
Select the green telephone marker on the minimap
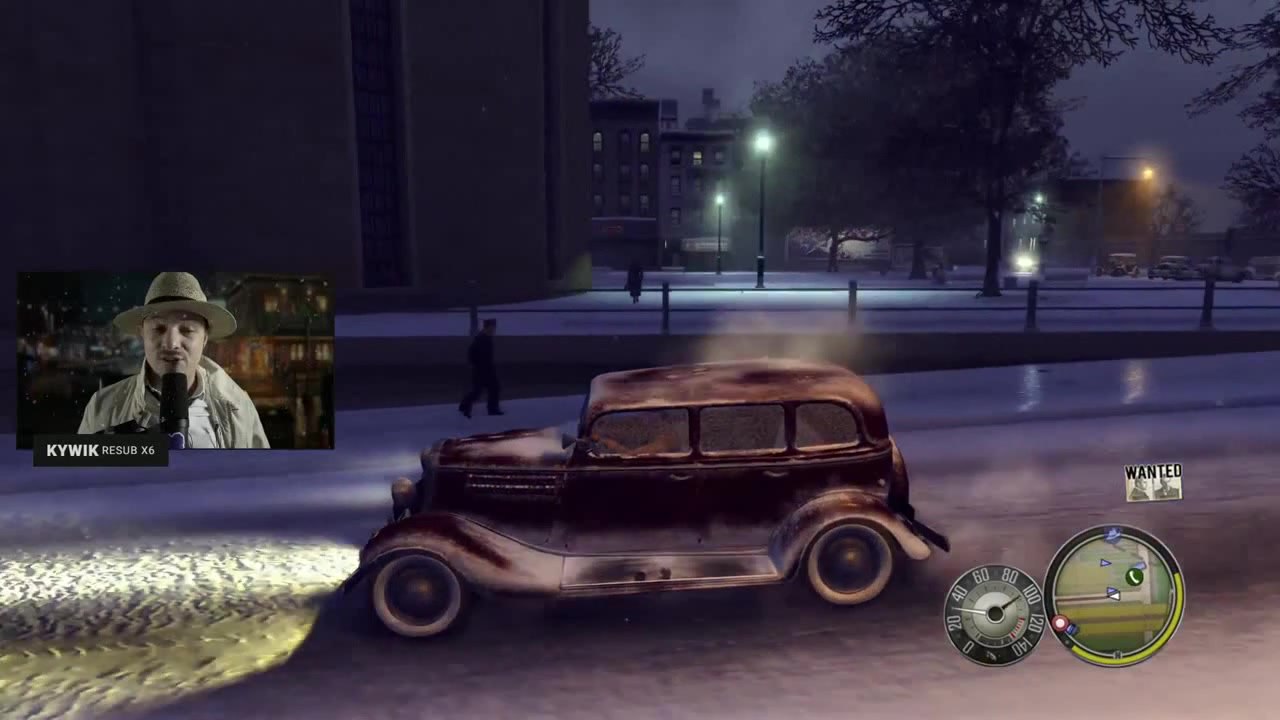coord(1134,577)
